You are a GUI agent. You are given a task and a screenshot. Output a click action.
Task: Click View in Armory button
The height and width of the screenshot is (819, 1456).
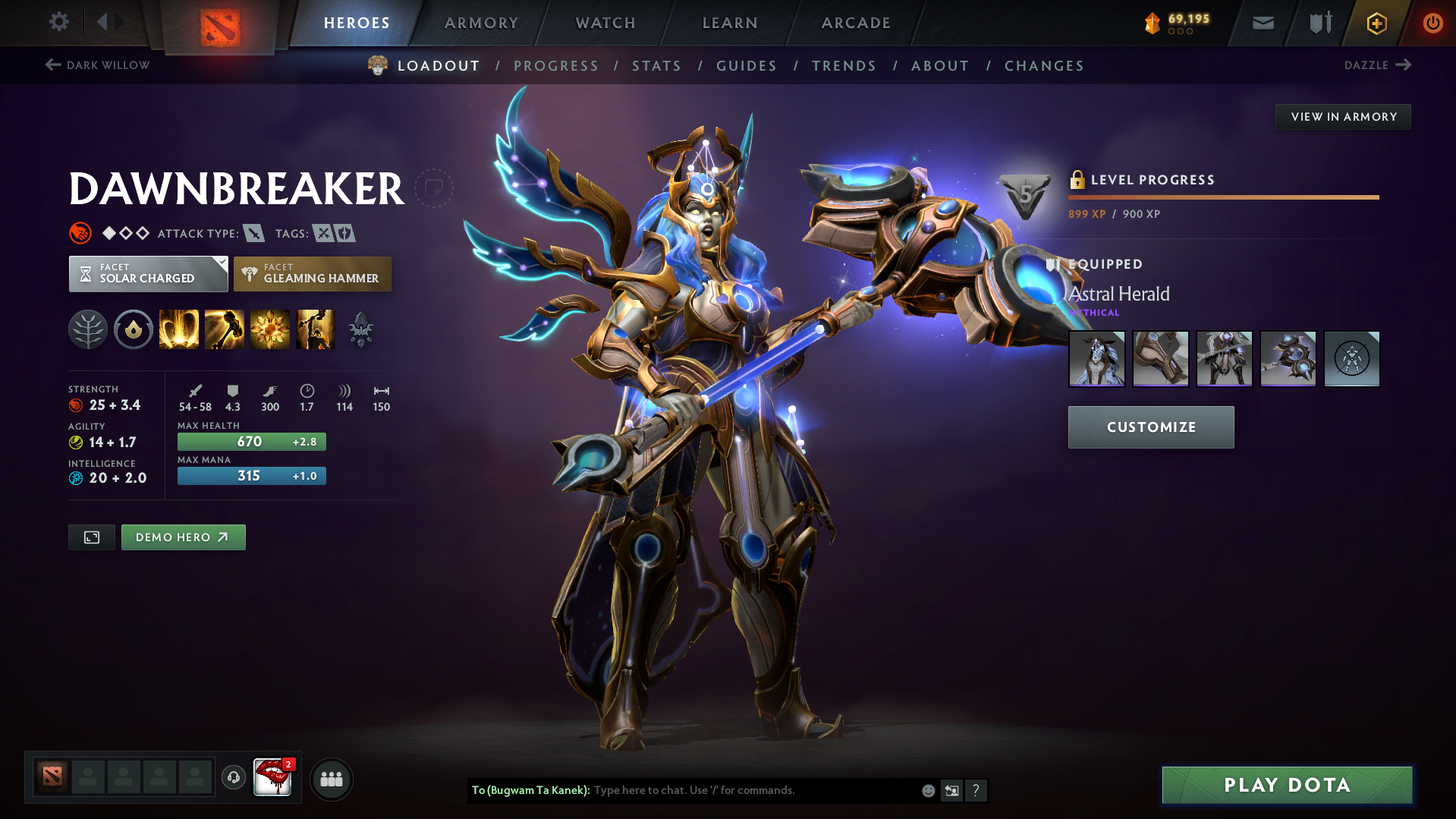1343,117
